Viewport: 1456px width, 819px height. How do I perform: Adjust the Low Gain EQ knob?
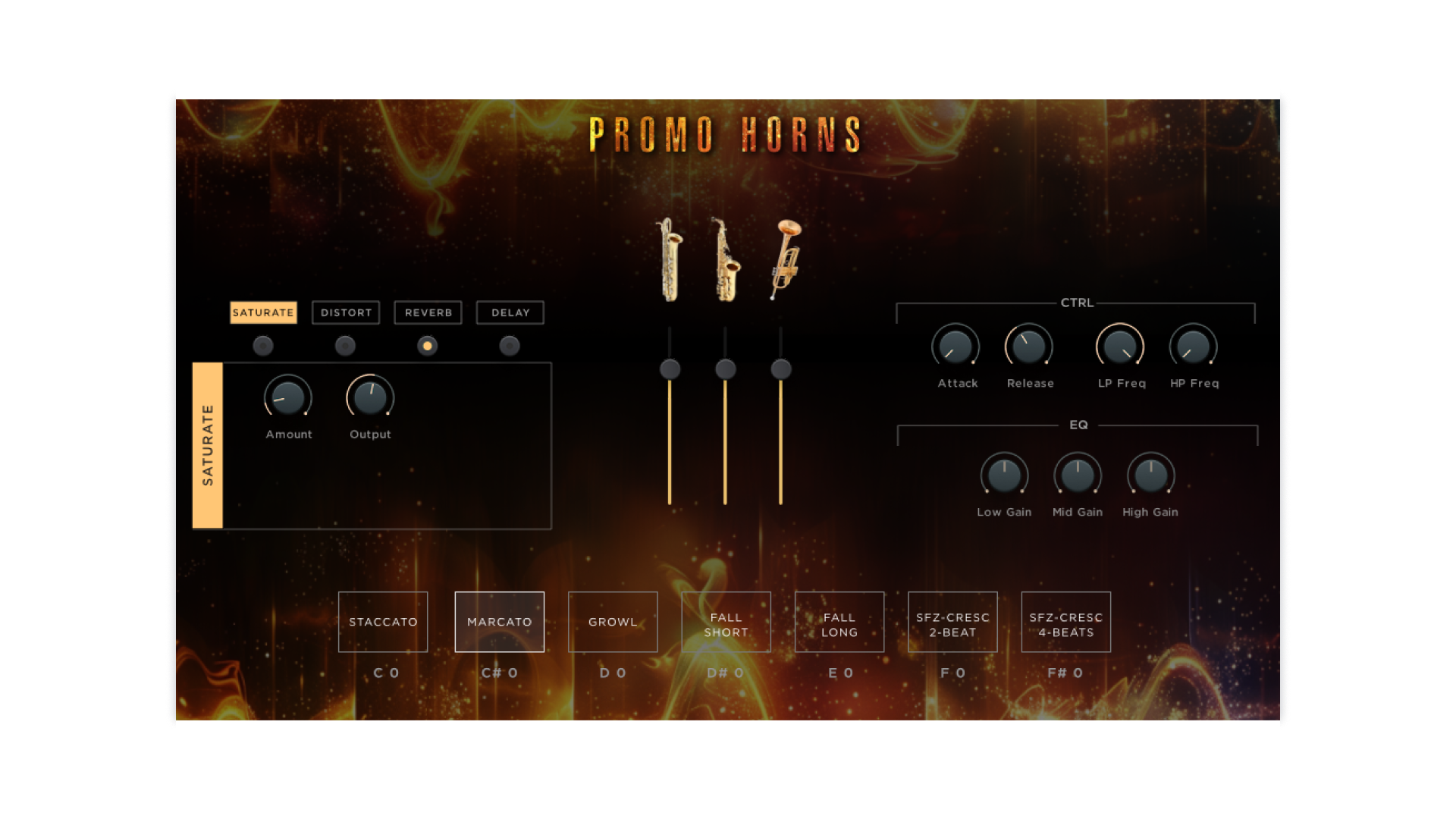(1005, 476)
